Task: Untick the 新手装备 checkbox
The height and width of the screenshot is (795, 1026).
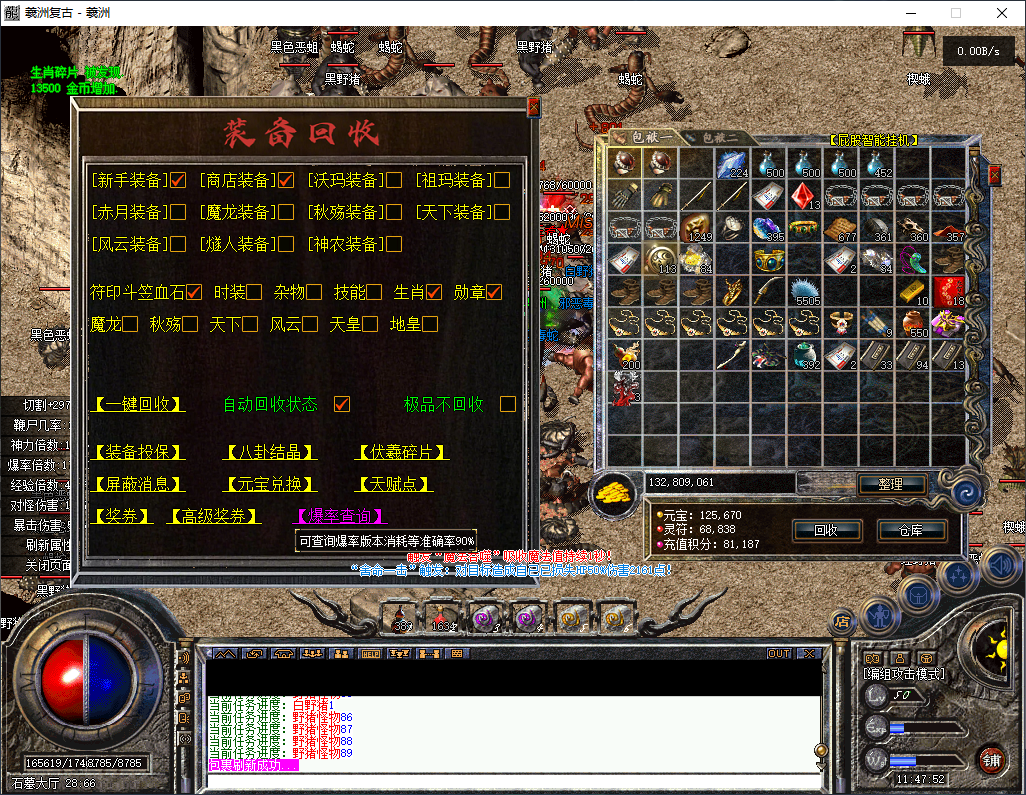Action: (x=179, y=180)
